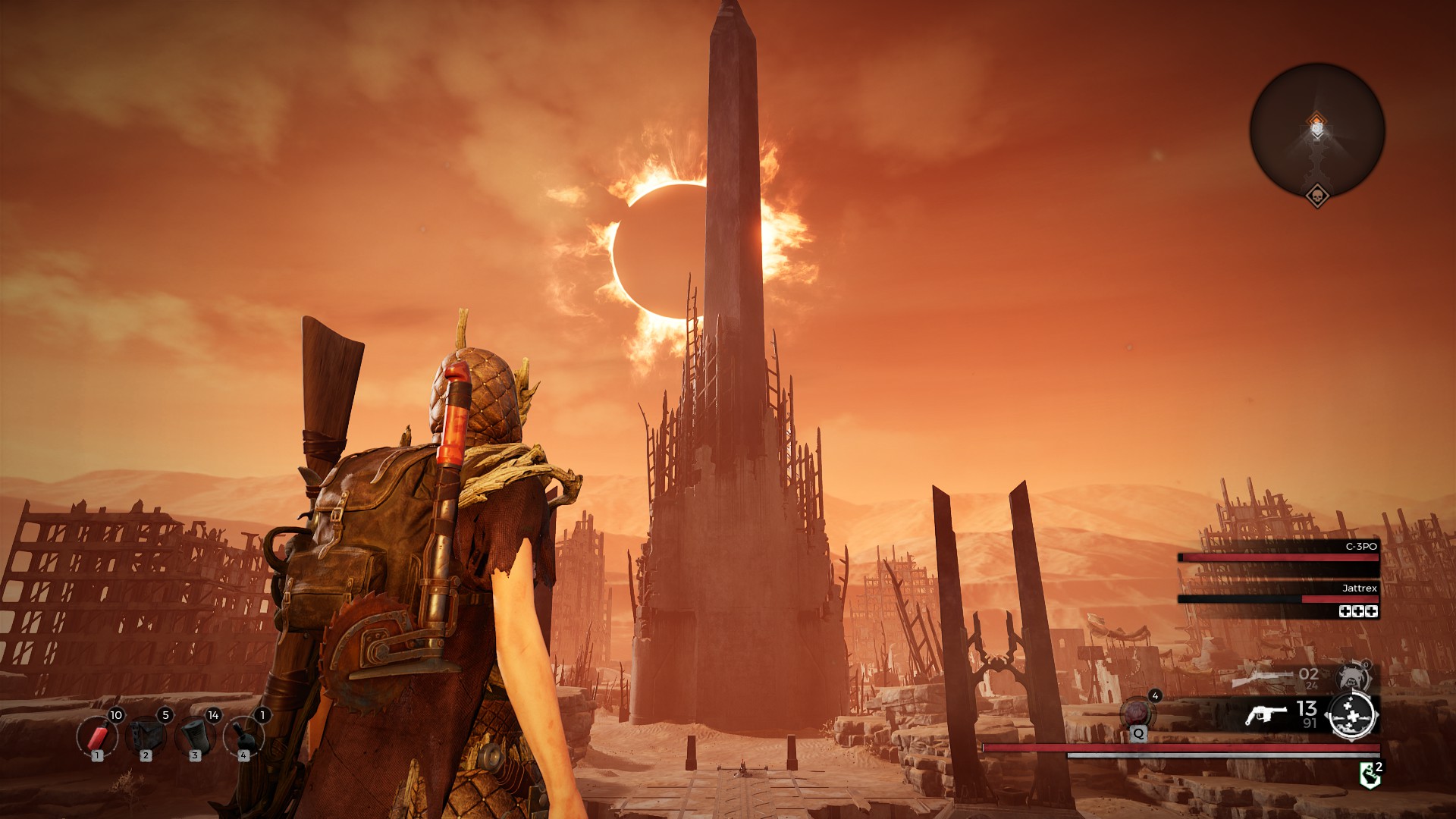Activate the Dragon Heart relic icon
The image size is (1456, 819).
[1137, 714]
